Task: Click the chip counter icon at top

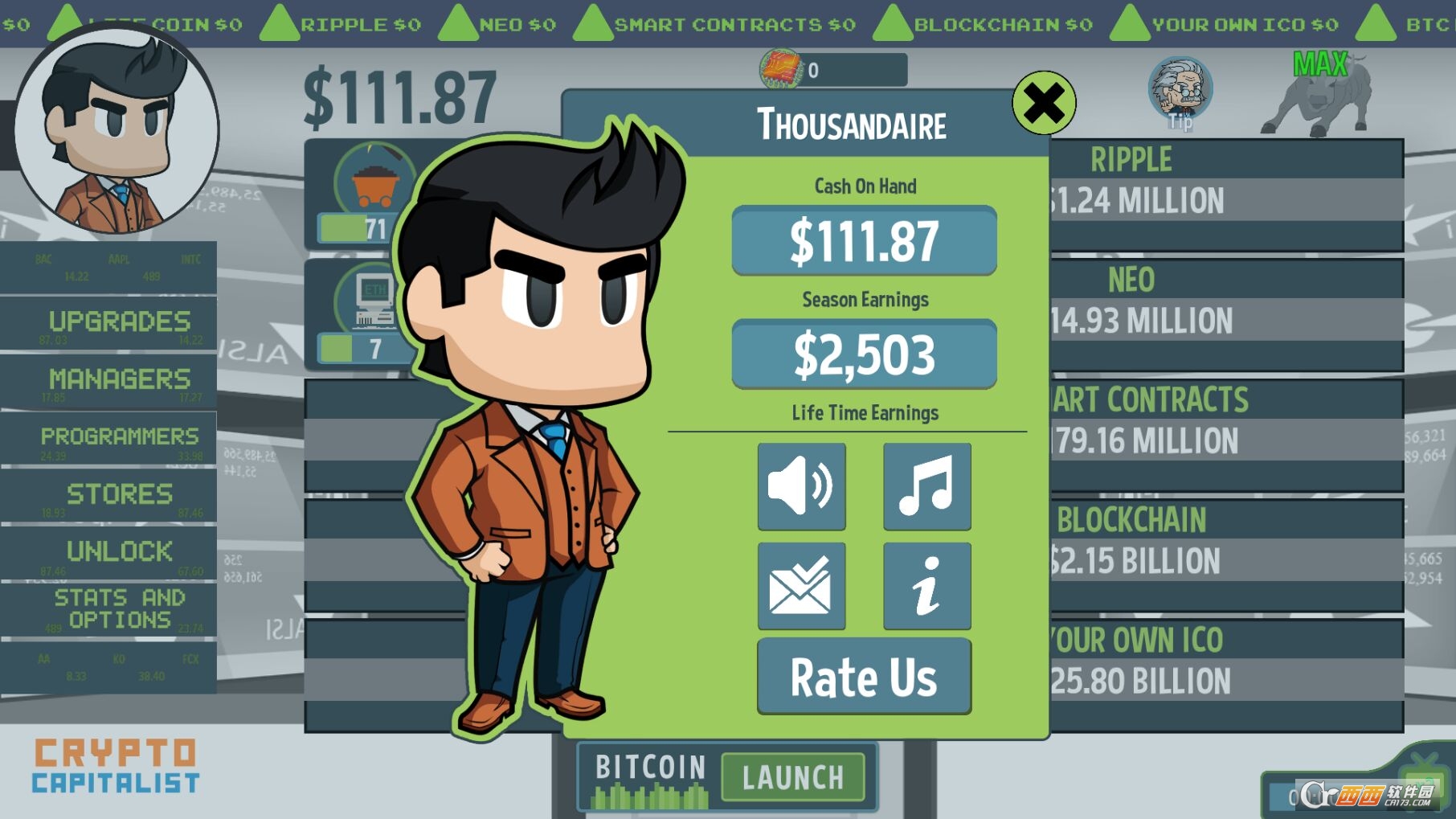Action: (781, 68)
